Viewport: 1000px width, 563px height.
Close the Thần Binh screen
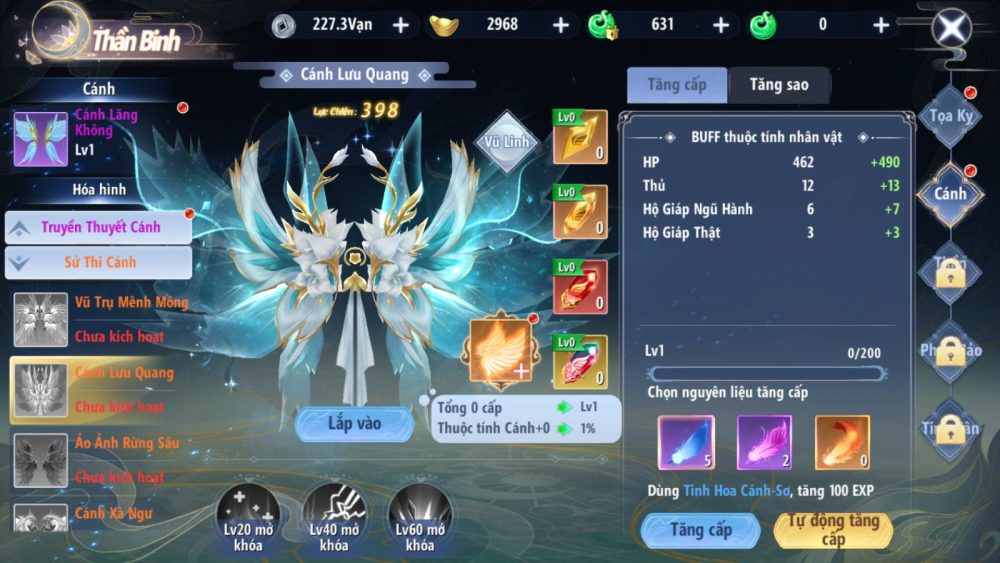pyautogui.click(x=951, y=28)
